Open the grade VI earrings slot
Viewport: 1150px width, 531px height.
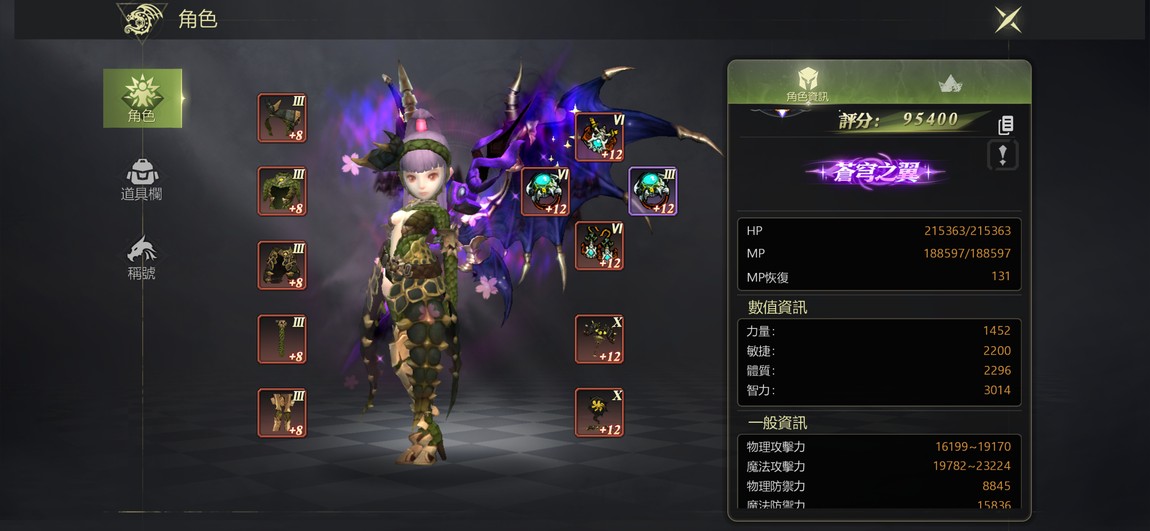pos(599,246)
